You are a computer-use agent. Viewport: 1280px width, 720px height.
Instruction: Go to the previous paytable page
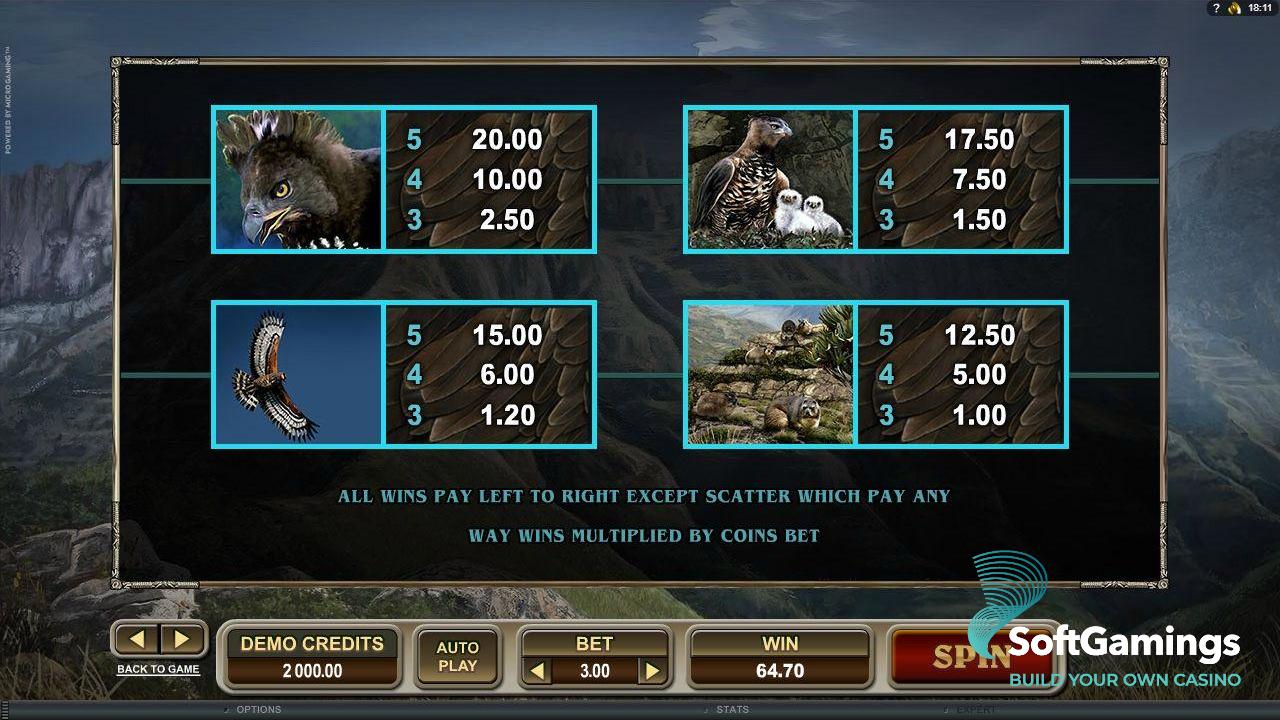click(139, 639)
